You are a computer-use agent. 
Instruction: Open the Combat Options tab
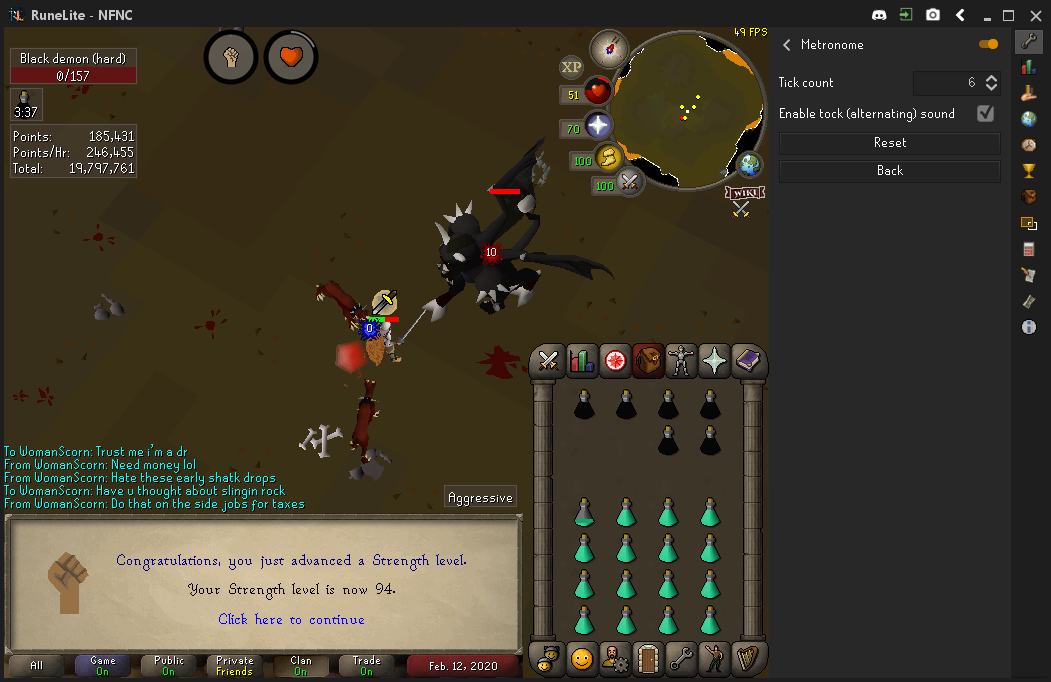pos(548,361)
